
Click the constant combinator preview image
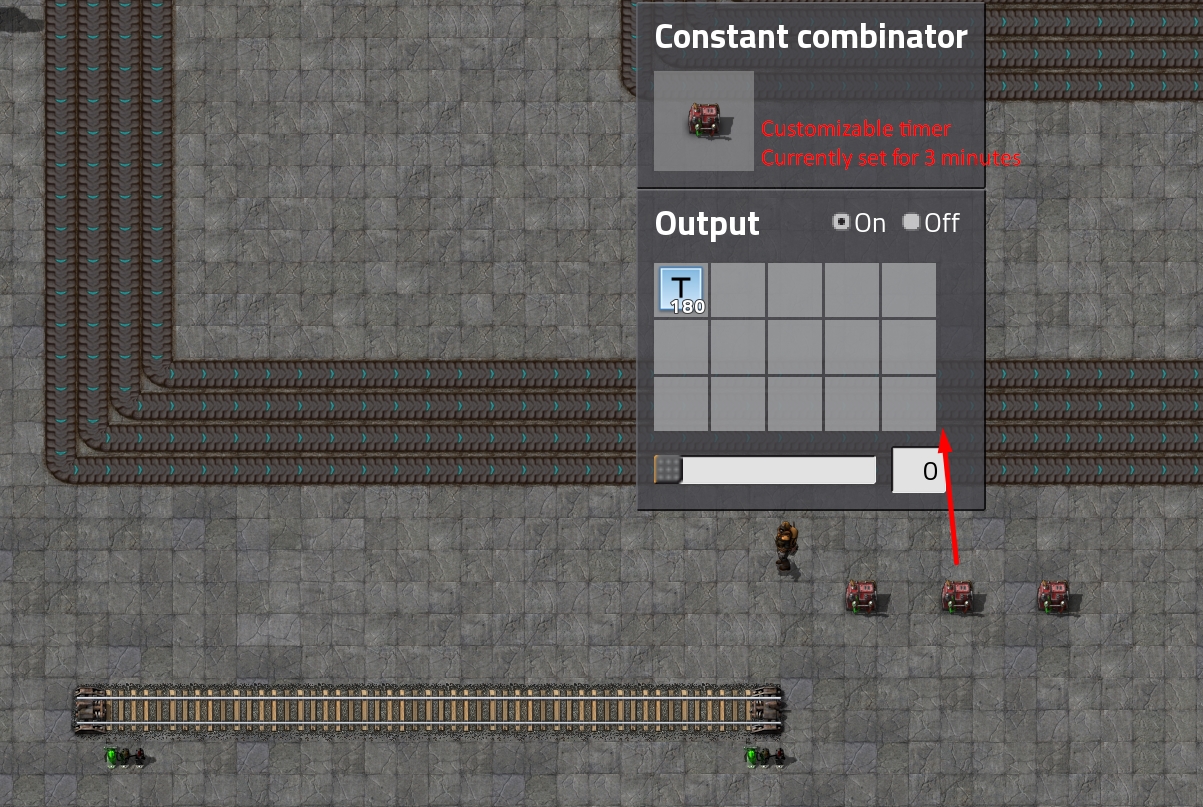click(704, 121)
